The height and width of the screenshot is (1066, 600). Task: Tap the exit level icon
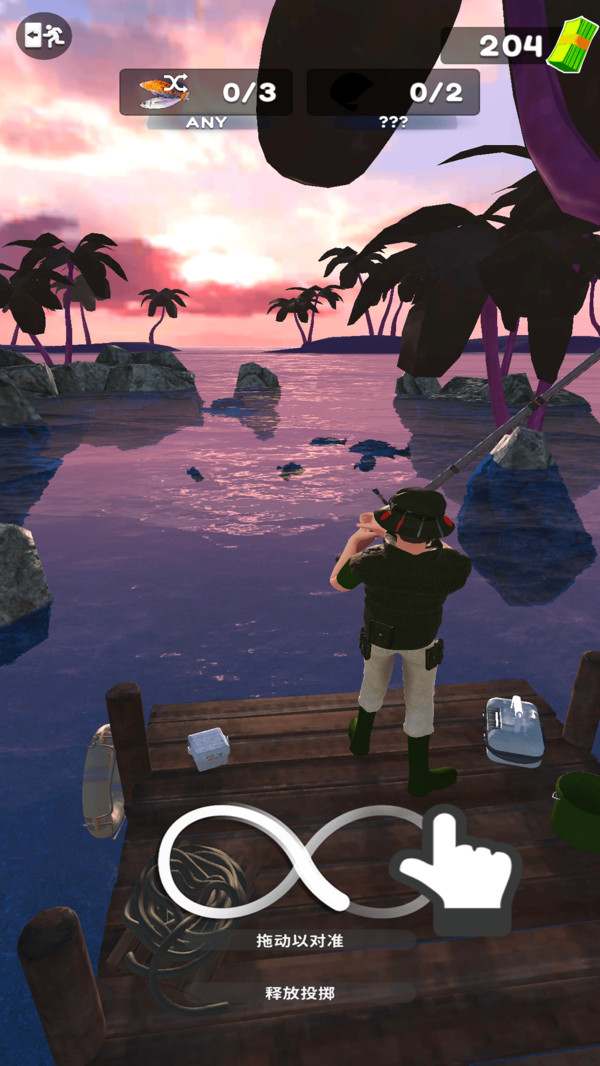tap(44, 36)
